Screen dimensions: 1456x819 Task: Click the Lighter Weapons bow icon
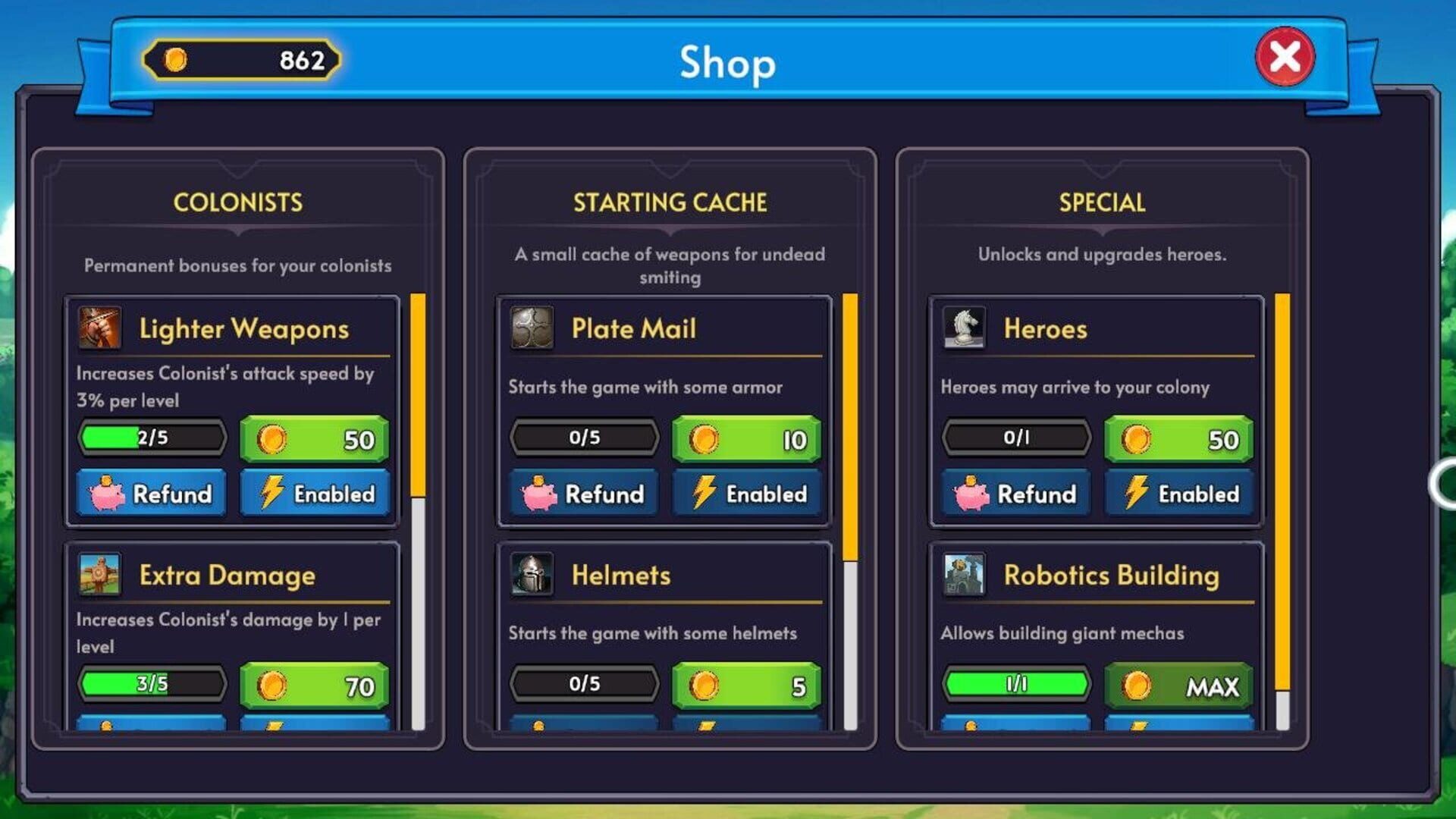point(100,329)
